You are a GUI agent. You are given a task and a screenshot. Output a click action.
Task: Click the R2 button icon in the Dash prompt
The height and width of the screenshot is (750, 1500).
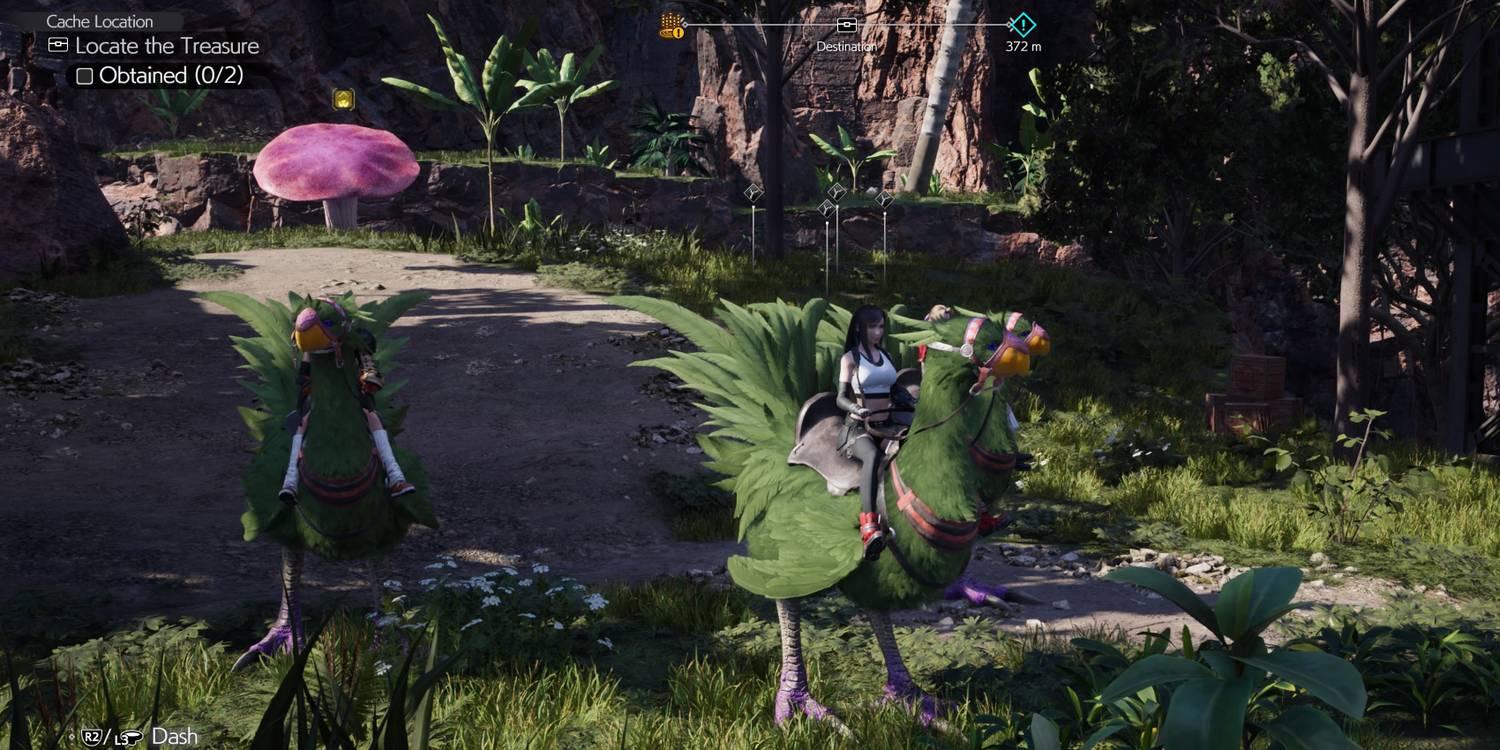tap(91, 736)
